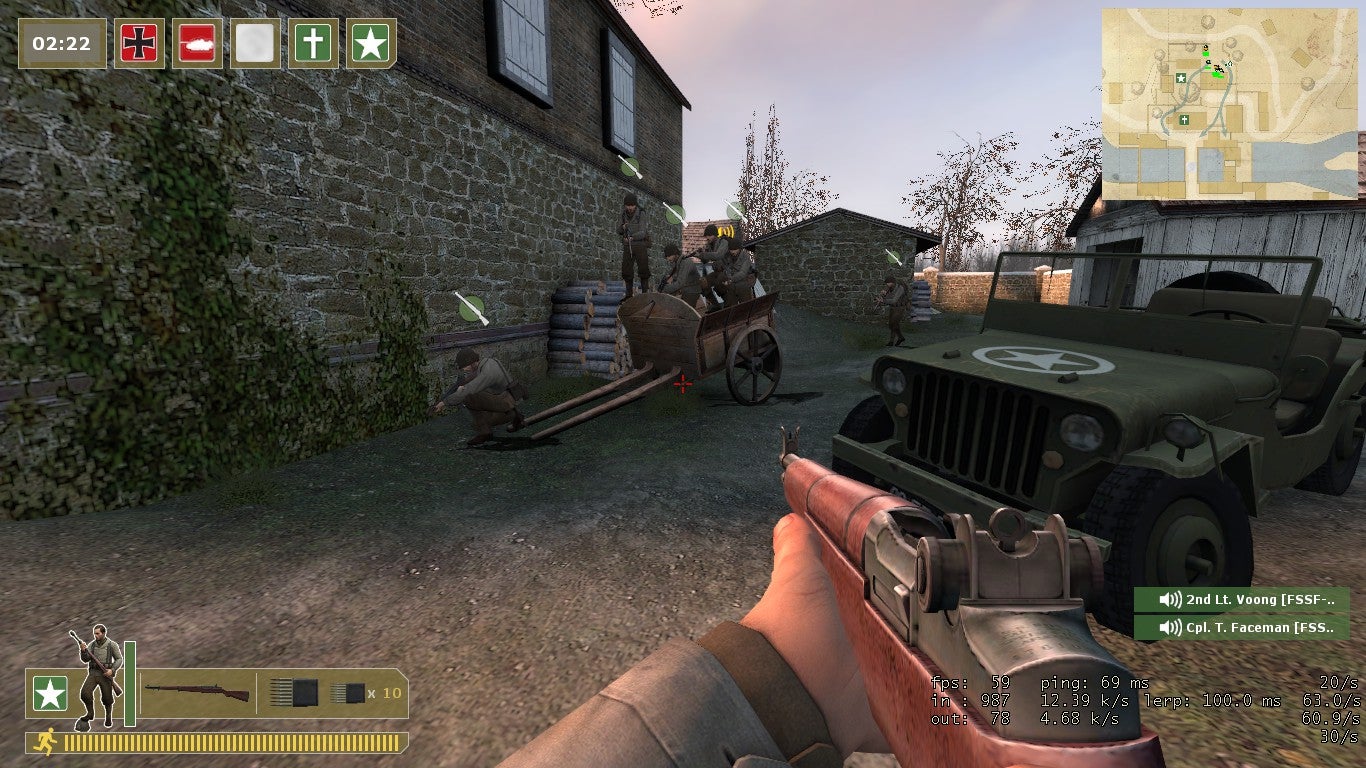Click the round timer showing 02:22
Viewport: 1366px width, 768px height.
click(62, 43)
